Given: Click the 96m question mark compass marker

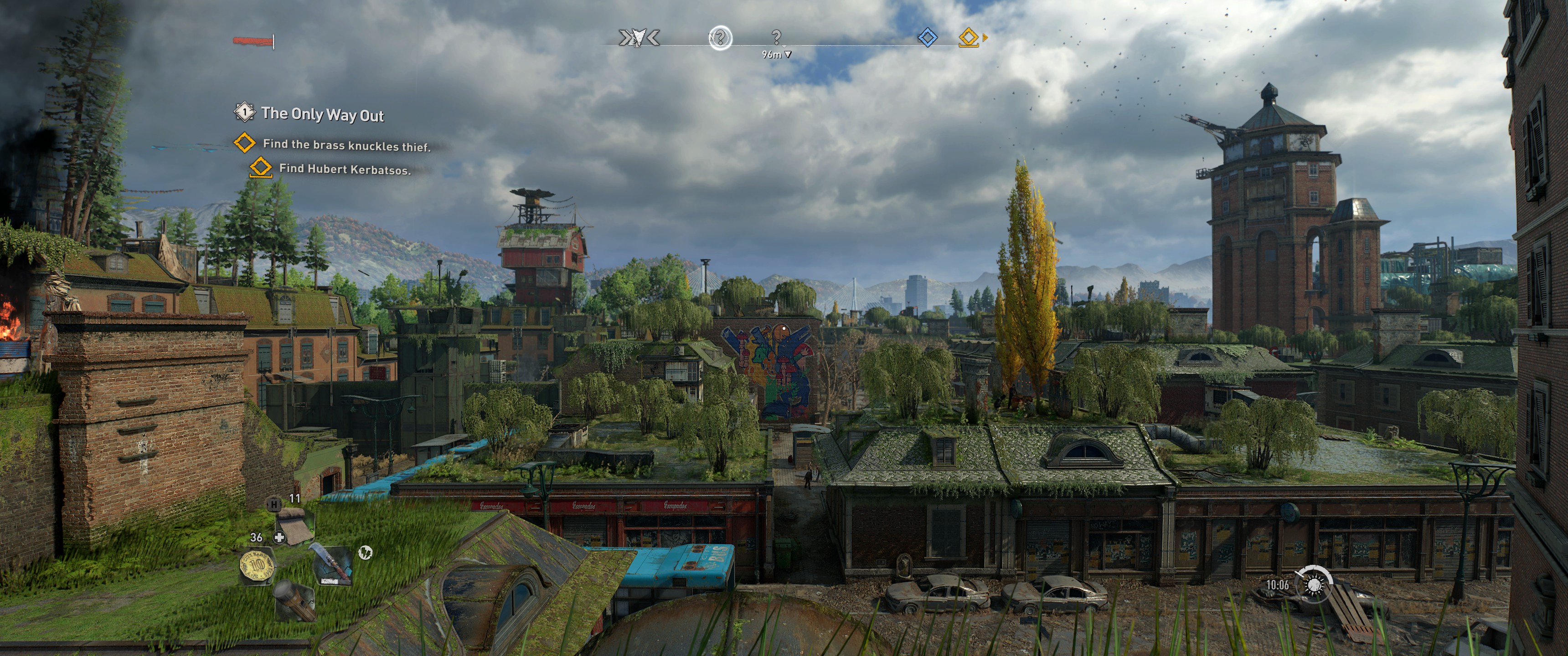Looking at the screenshot, I should (776, 38).
